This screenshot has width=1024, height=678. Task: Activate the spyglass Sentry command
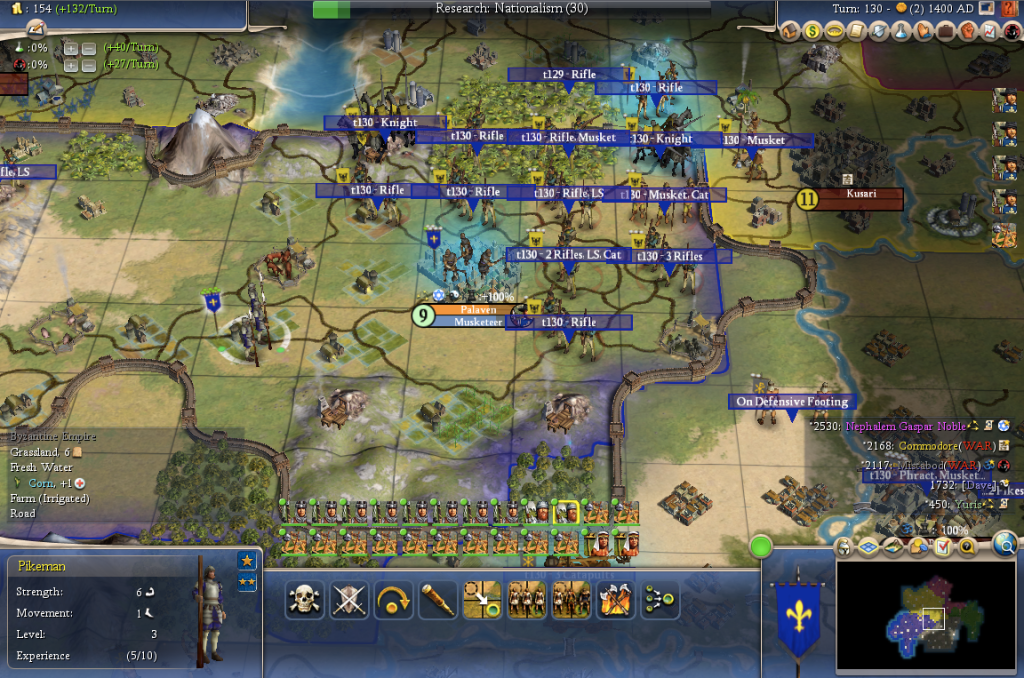click(x=438, y=599)
